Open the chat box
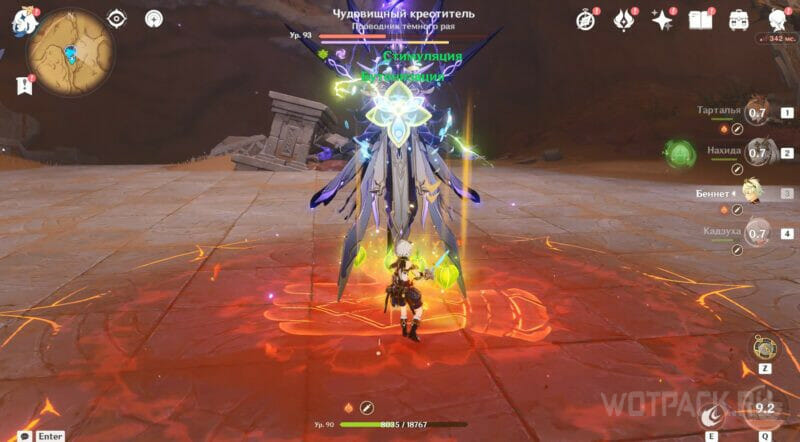The height and width of the screenshot is (442, 800). [x=23, y=436]
